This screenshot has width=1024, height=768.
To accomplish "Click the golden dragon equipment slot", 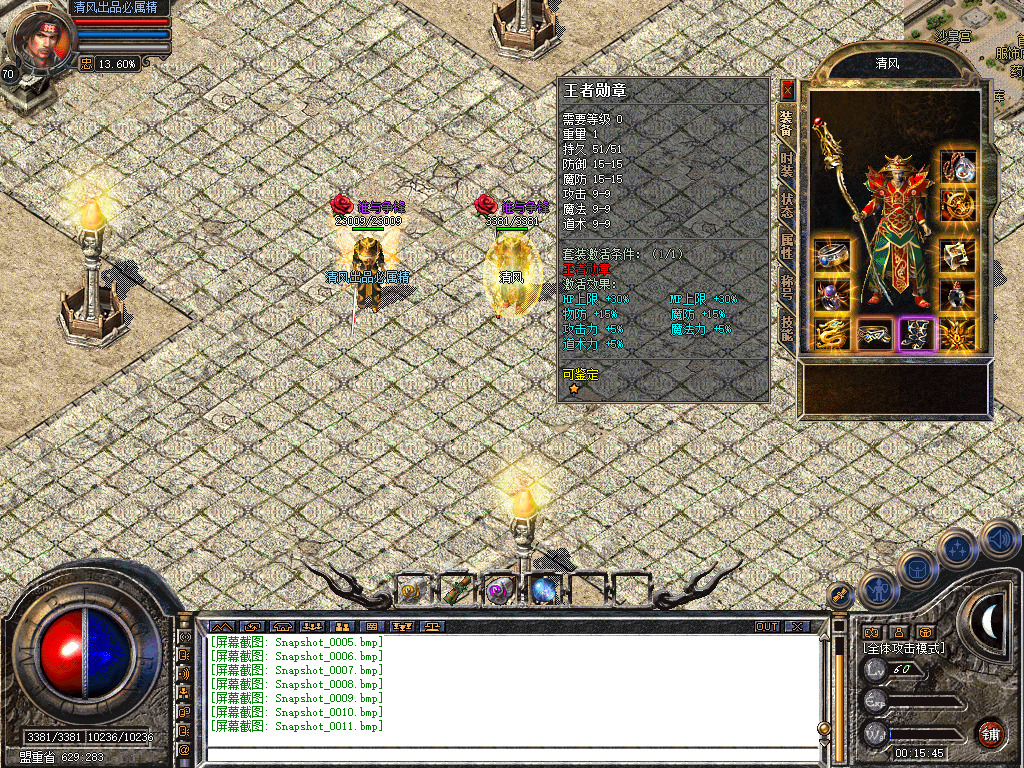I will point(832,334).
